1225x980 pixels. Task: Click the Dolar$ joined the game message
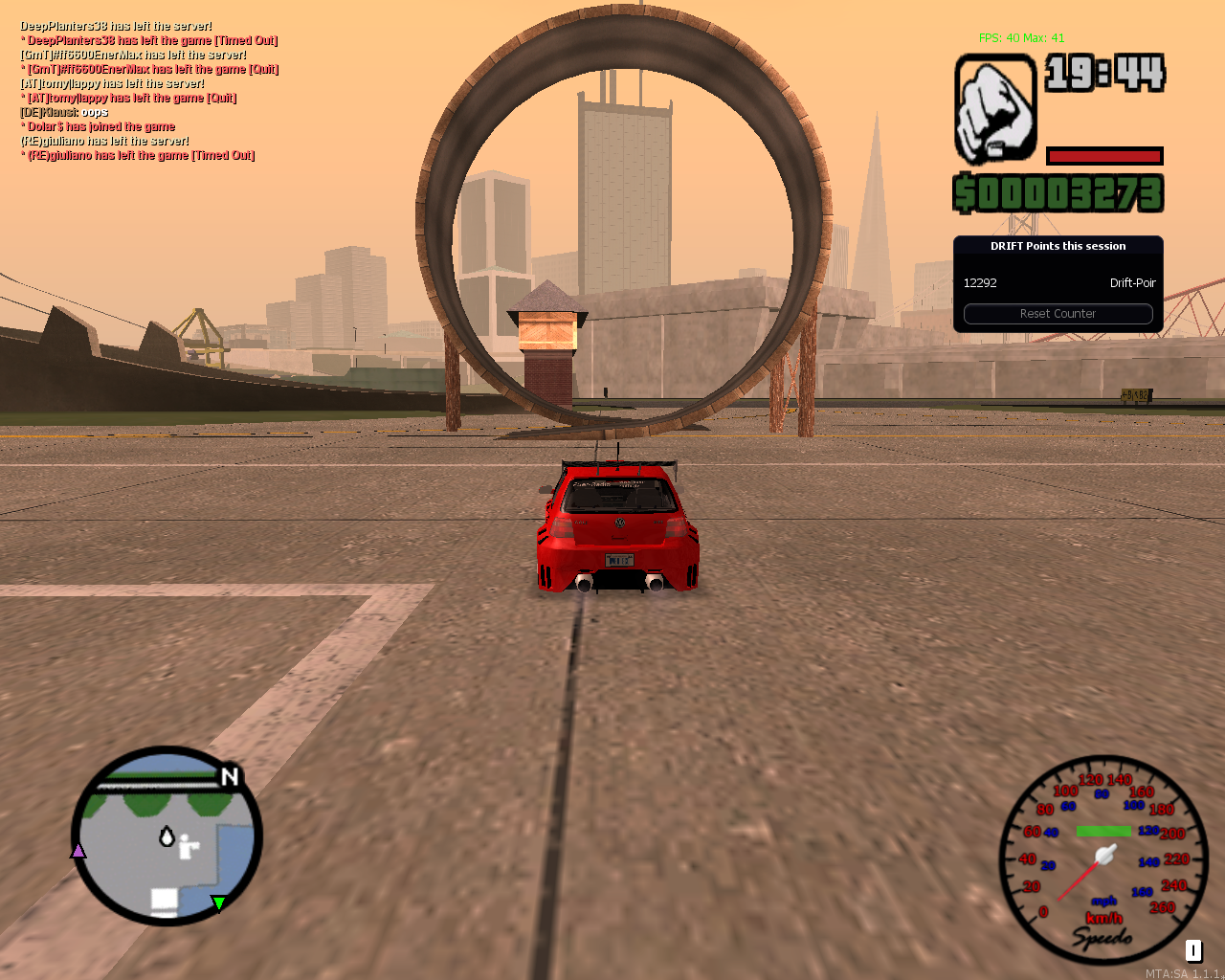pyautogui.click(x=99, y=125)
